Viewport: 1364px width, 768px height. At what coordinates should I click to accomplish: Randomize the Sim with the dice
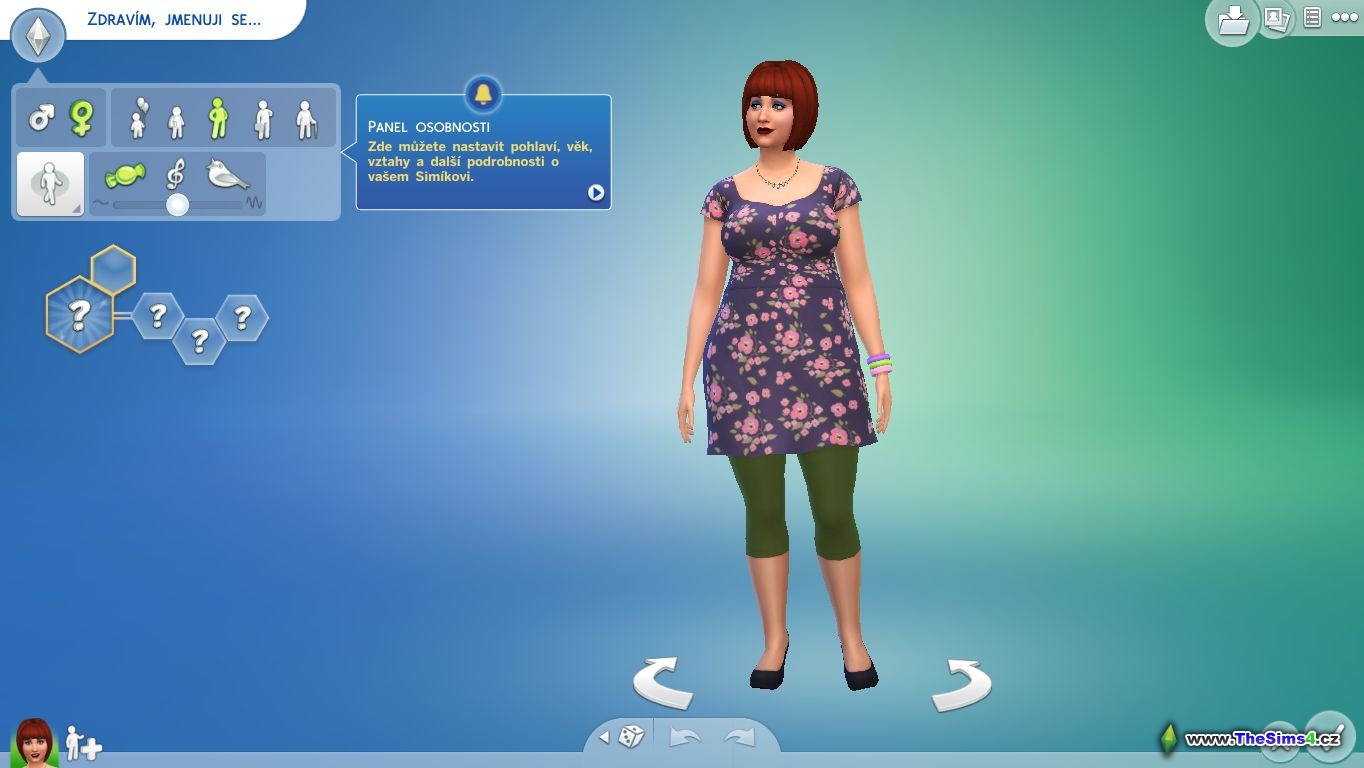(x=631, y=737)
